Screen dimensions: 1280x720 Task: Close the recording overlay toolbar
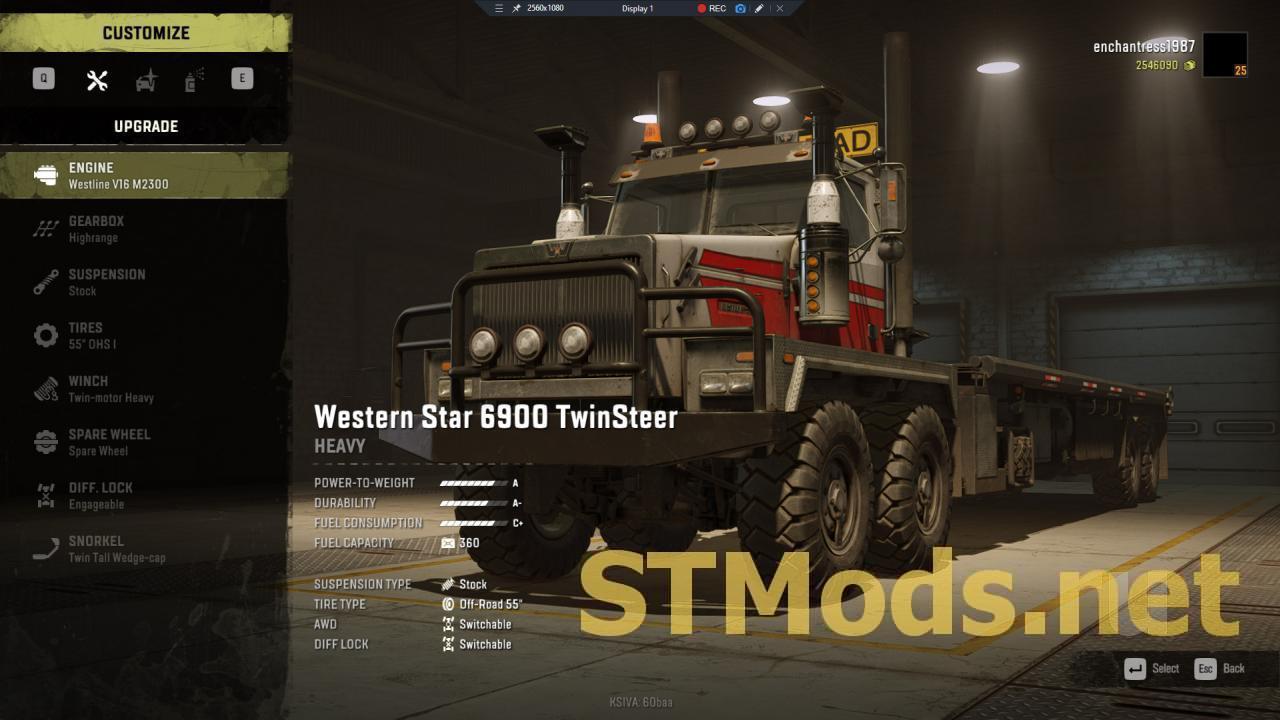tap(780, 8)
